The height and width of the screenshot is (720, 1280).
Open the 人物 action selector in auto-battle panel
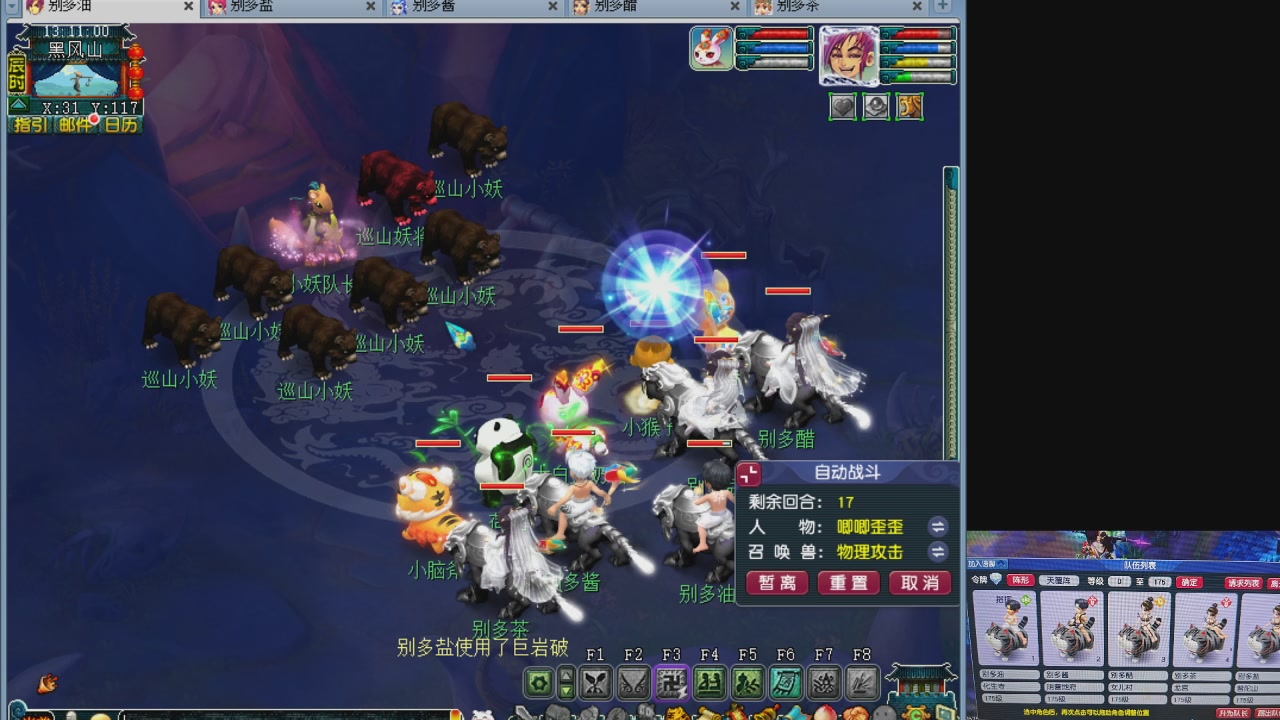point(938,526)
